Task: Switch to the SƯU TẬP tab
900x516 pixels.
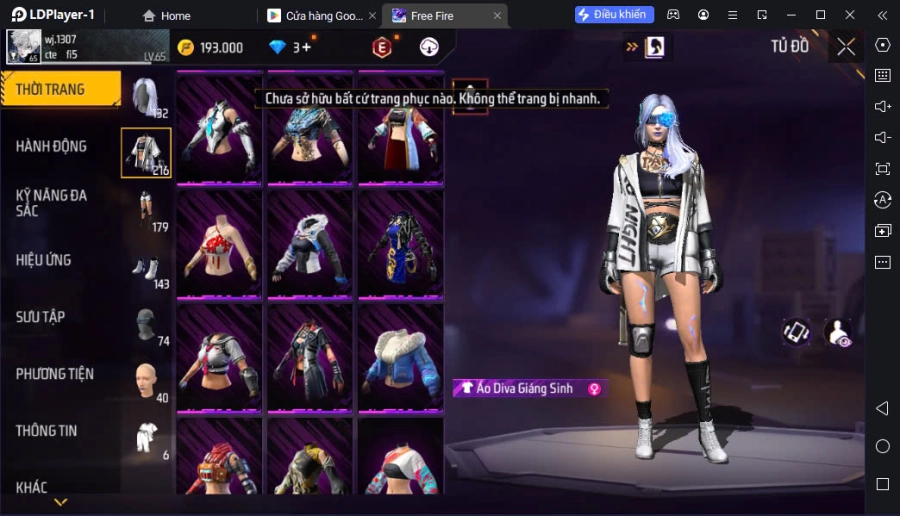Action: tap(41, 317)
